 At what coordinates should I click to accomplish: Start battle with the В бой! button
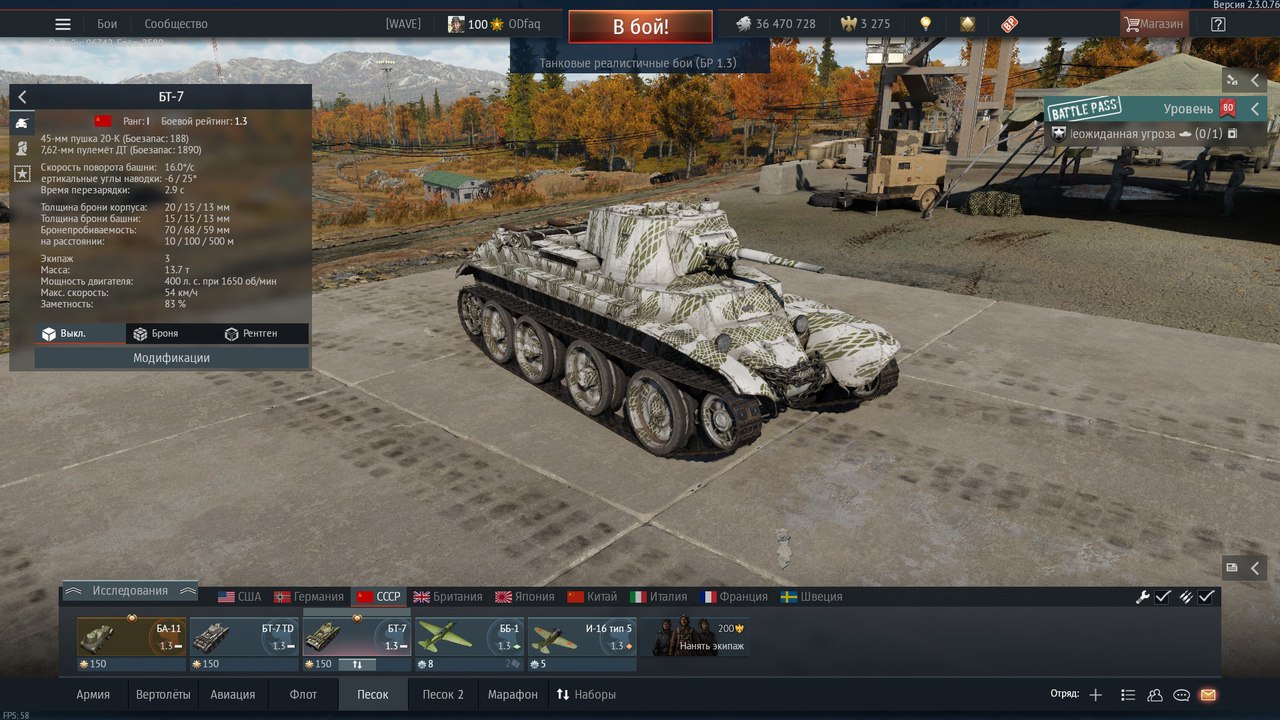click(640, 26)
